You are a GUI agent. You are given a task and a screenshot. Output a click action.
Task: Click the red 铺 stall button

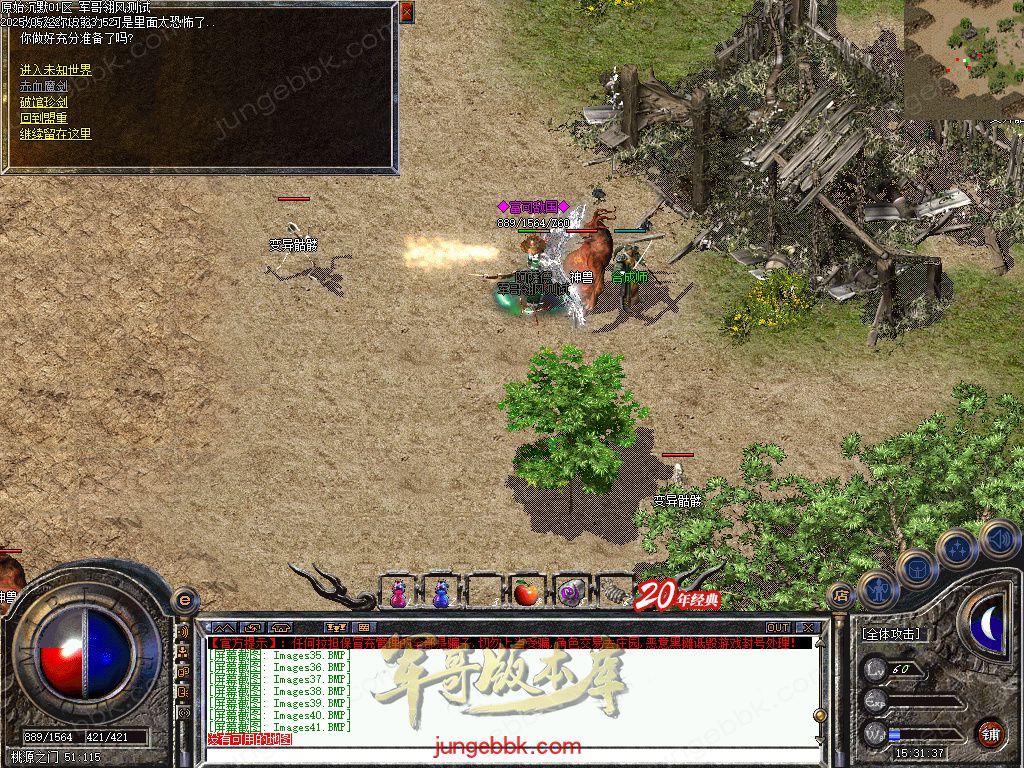[x=990, y=733]
